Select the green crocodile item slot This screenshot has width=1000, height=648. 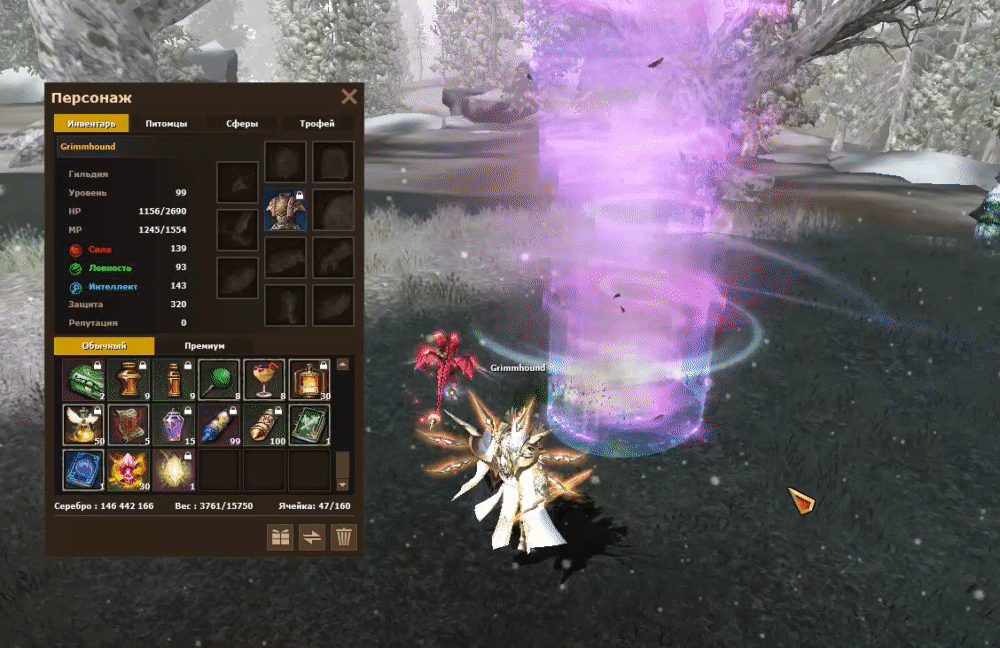pos(82,380)
